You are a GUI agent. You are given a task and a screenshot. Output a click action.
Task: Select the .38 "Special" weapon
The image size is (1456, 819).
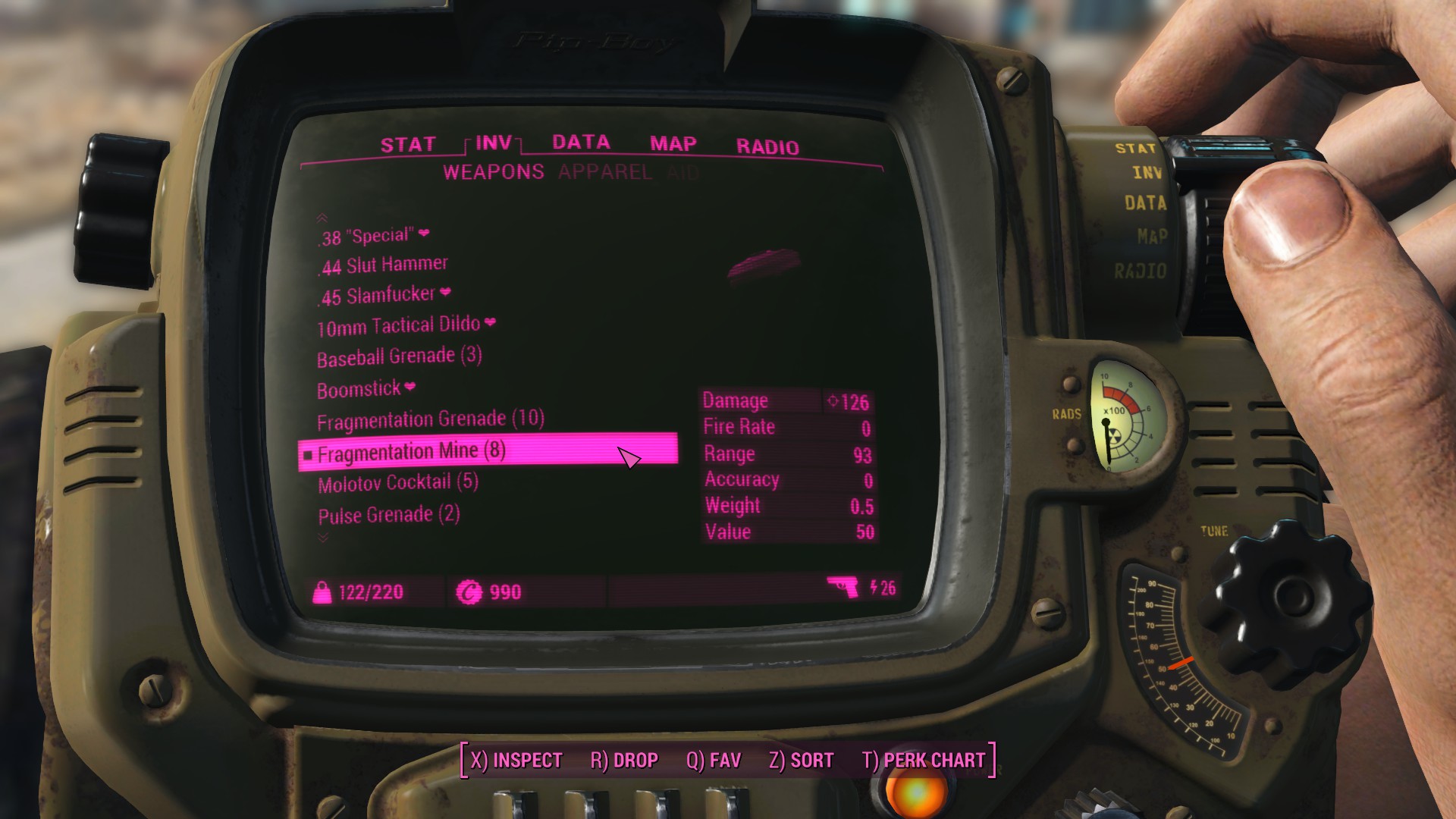coord(367,237)
